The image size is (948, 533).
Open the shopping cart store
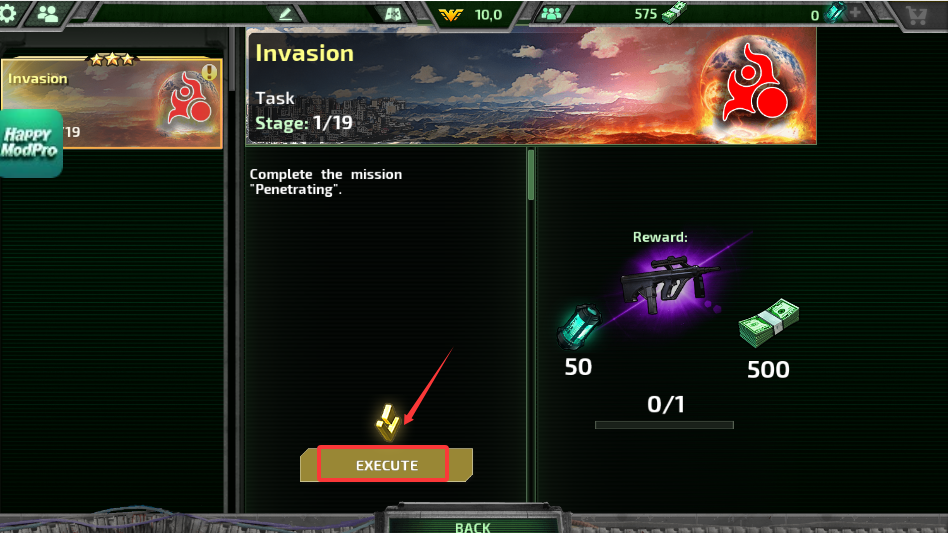915,14
